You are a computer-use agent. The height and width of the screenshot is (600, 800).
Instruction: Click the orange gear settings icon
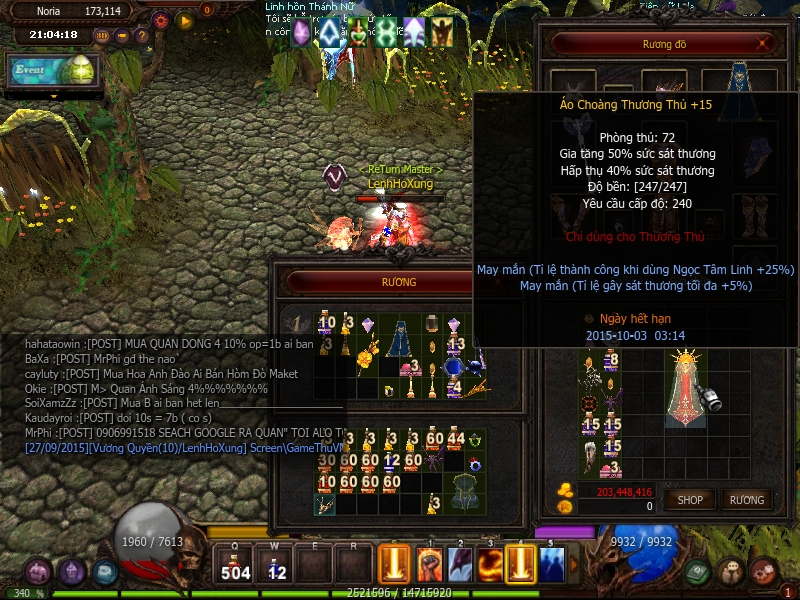(161, 19)
